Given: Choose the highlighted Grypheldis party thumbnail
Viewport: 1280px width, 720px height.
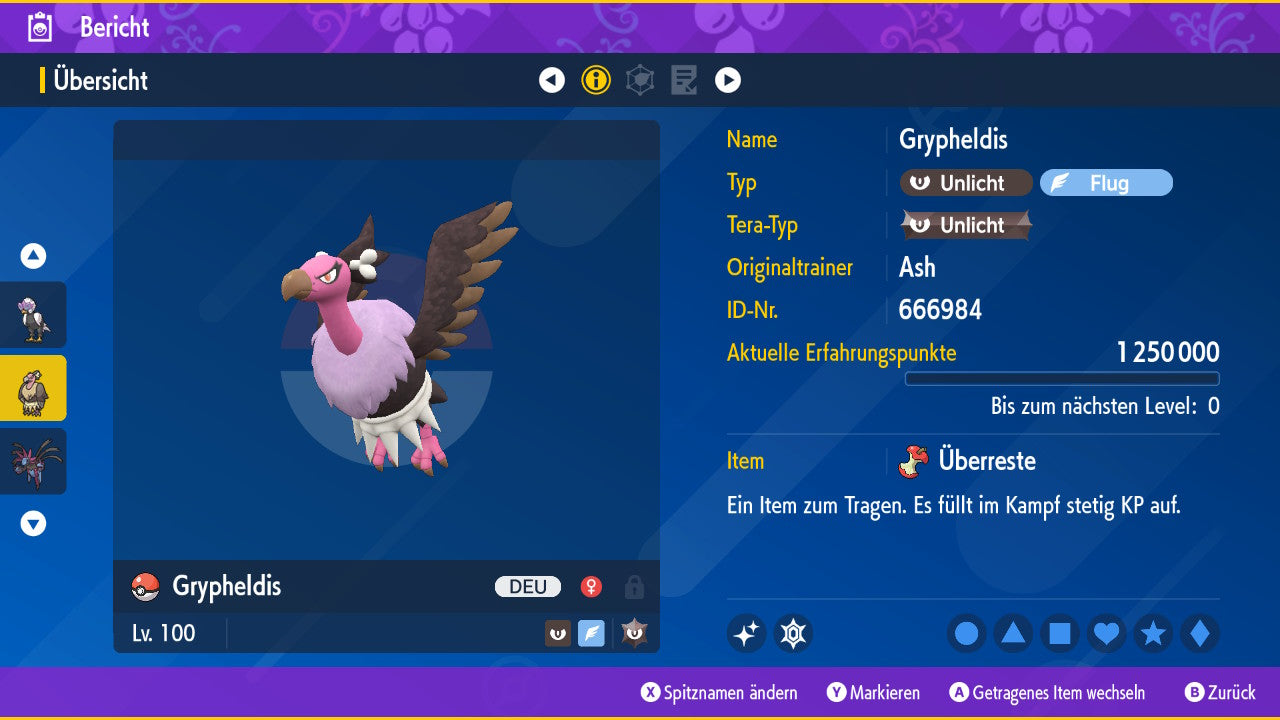Looking at the screenshot, I should tap(33, 388).
